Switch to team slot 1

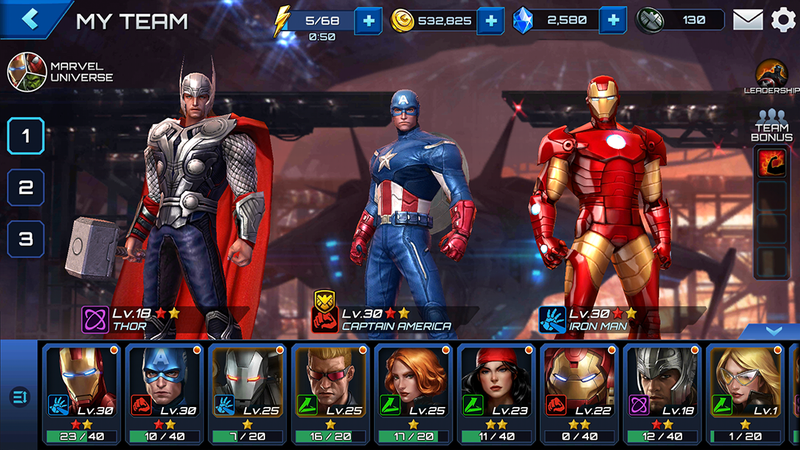coord(26,135)
